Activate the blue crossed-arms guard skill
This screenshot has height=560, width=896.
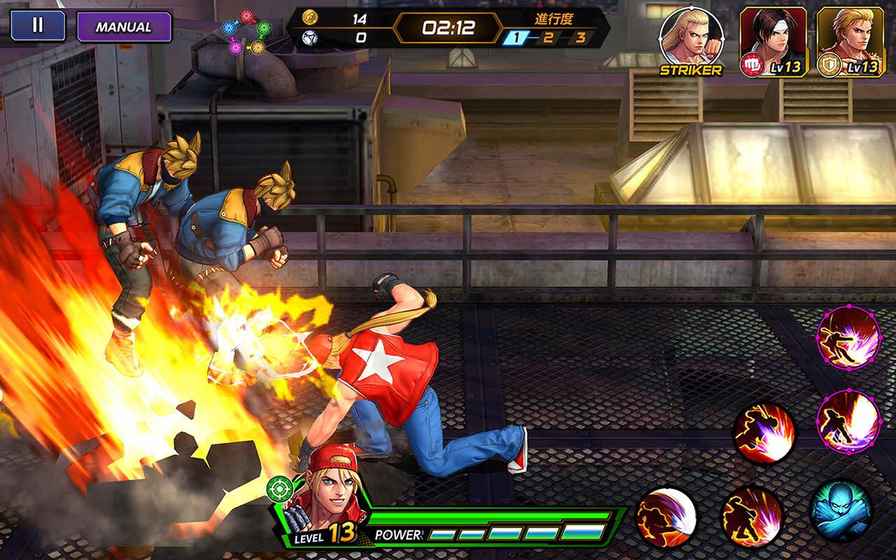coord(840,510)
